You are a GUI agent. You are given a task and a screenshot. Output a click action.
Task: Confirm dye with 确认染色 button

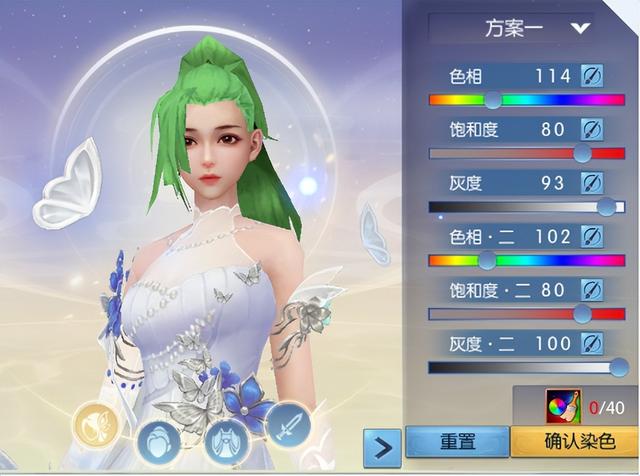click(575, 441)
